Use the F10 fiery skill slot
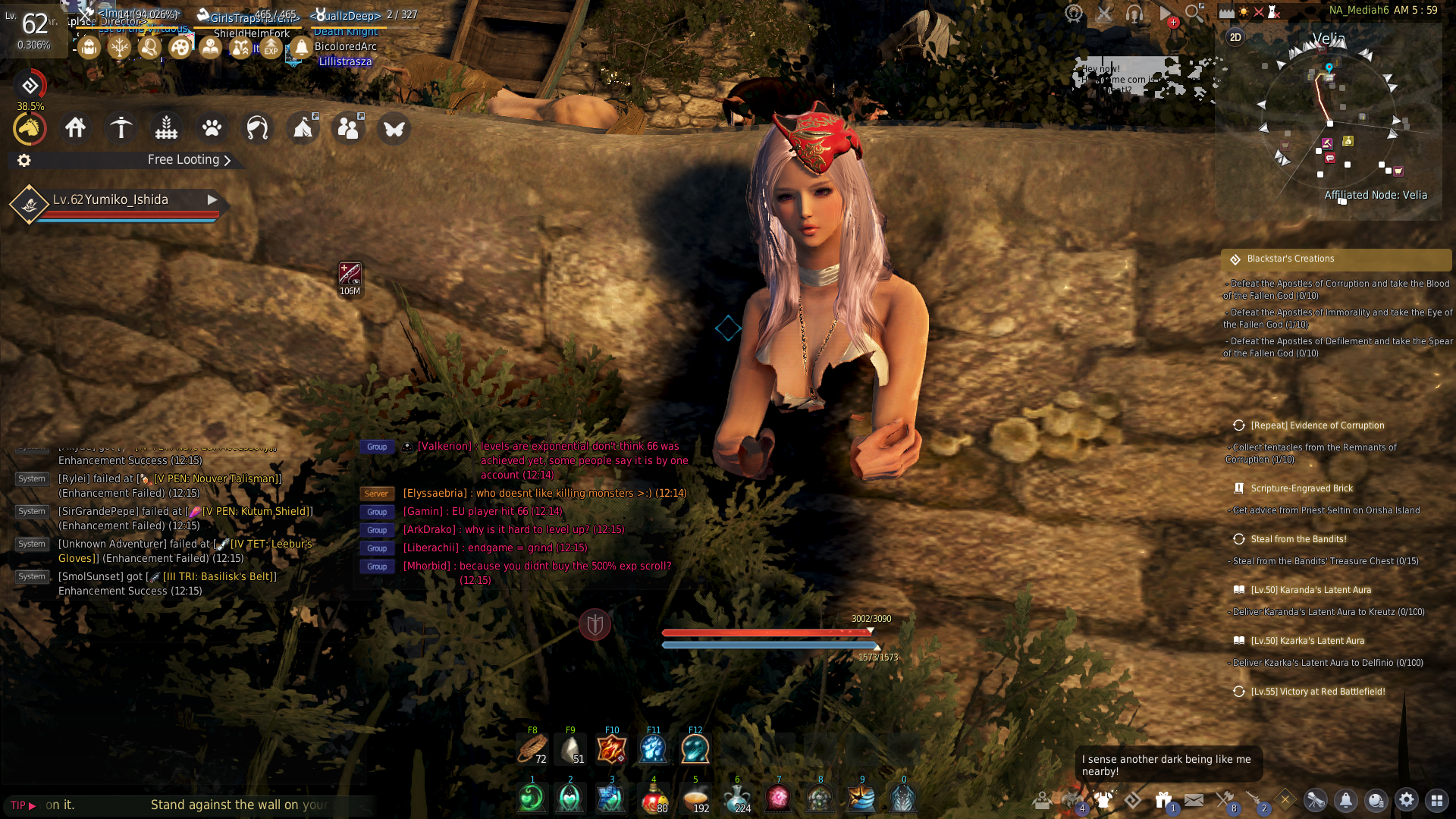 (x=611, y=749)
